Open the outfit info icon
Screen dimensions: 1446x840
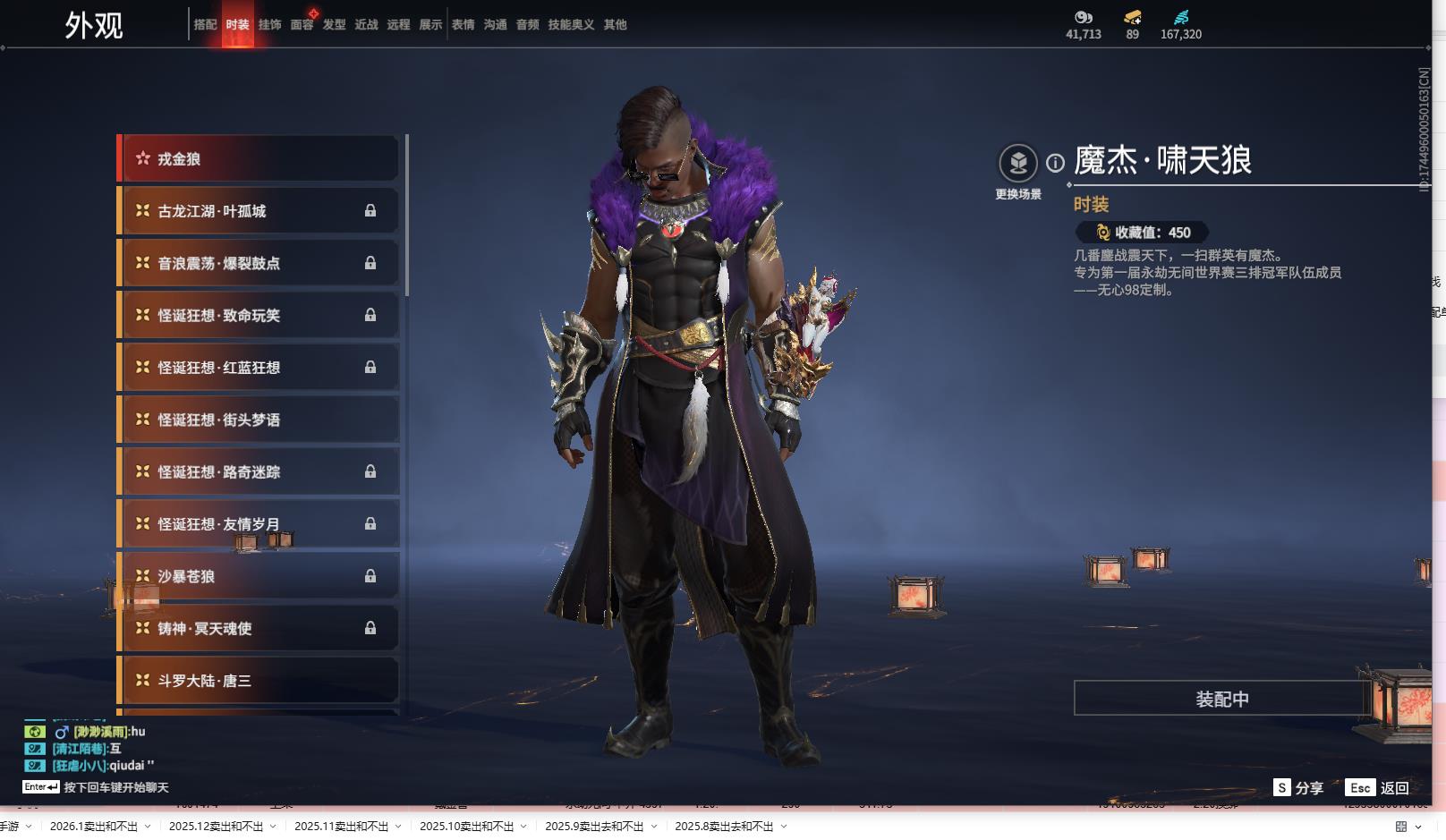click(x=1056, y=163)
